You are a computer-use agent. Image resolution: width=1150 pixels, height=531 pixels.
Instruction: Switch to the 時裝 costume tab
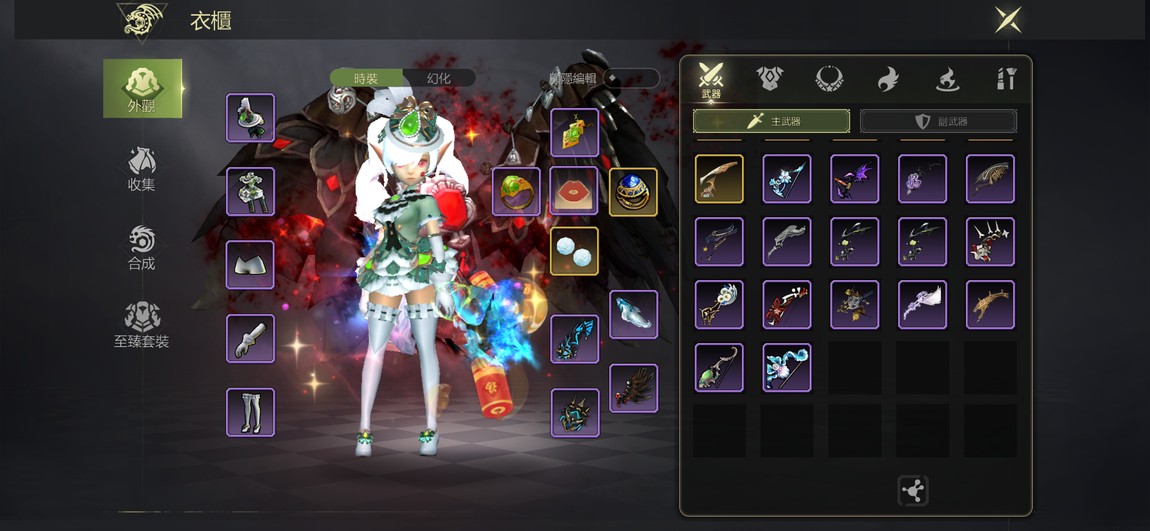[367, 78]
